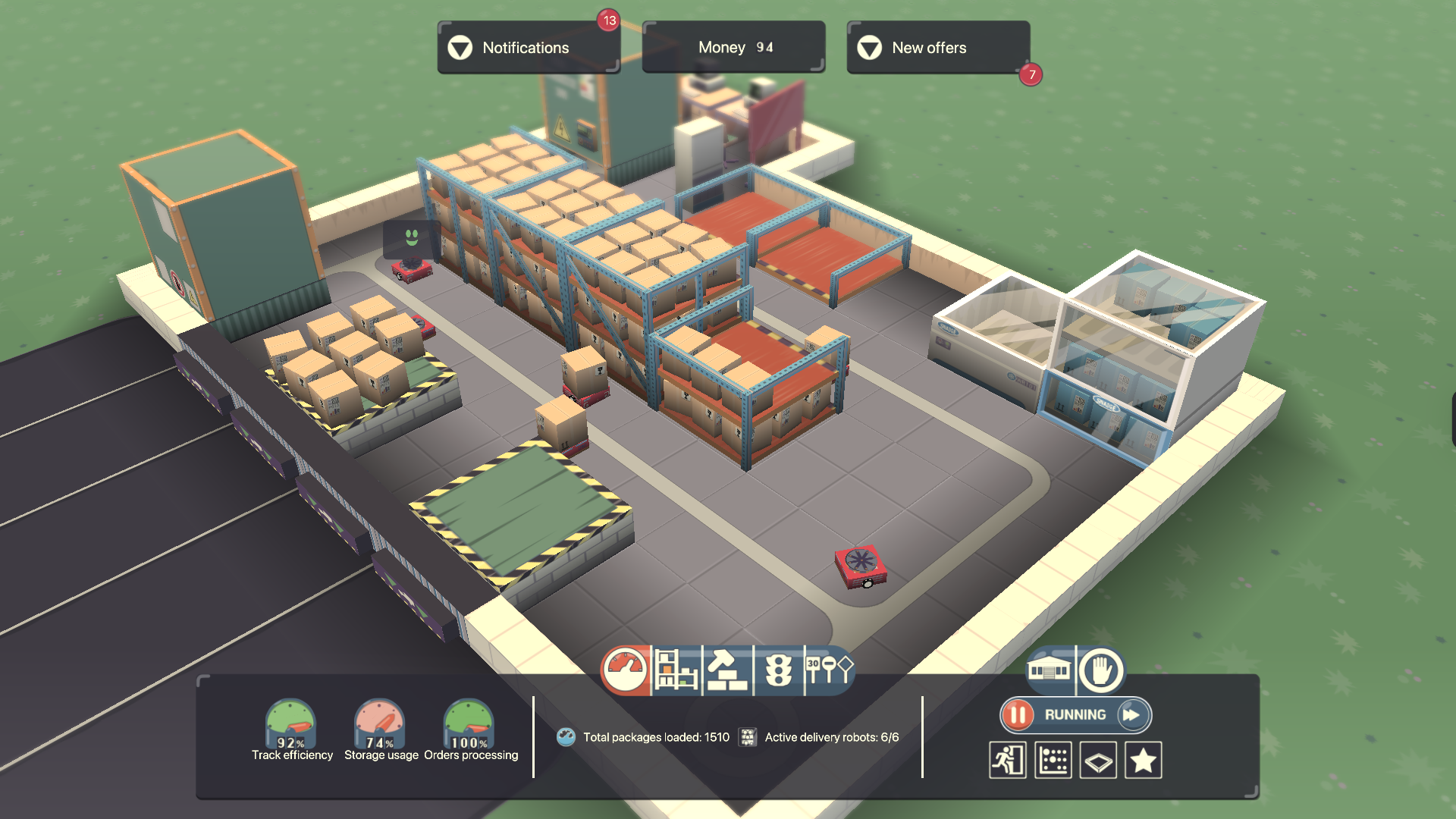Click the delivery robots icon
This screenshot has height=819, width=1456.
tap(748, 737)
